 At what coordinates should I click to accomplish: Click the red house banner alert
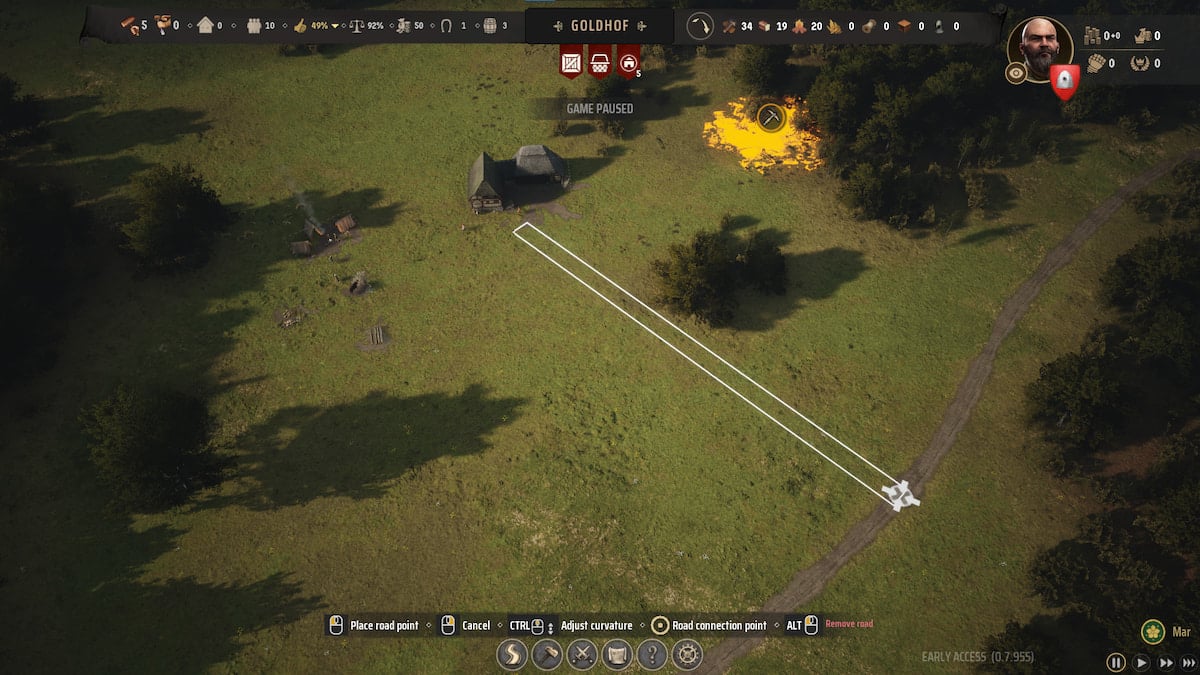tap(628, 62)
